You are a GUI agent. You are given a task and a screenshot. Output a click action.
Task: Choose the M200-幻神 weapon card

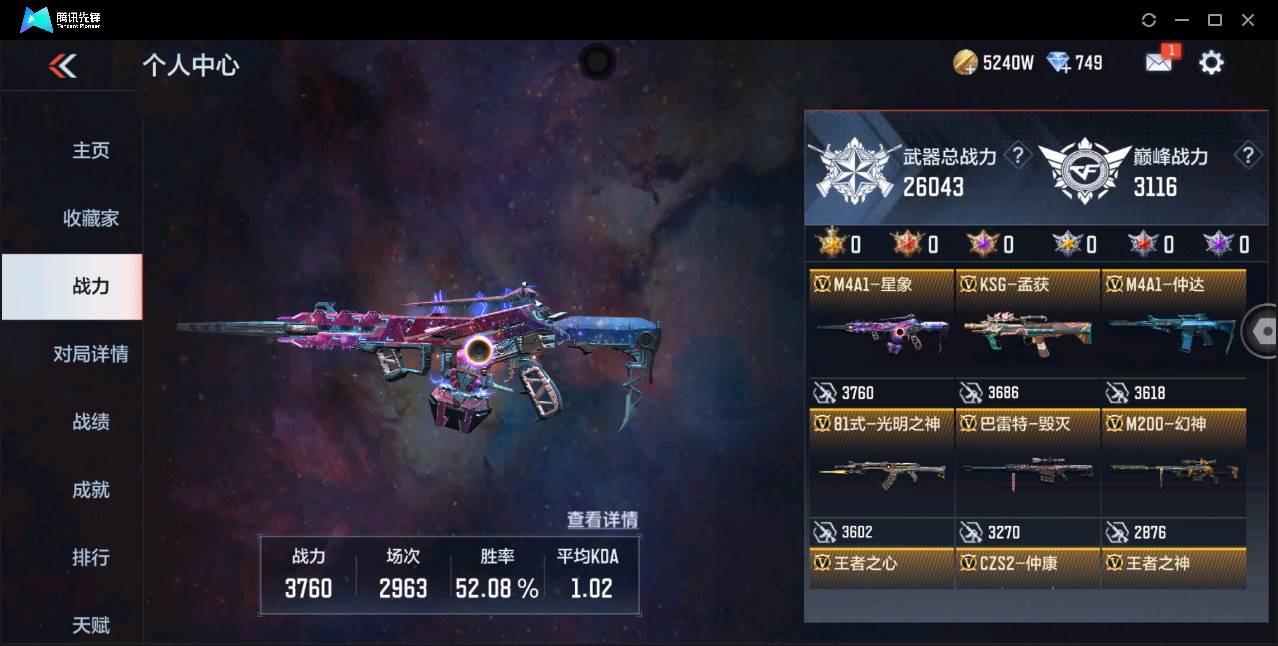pos(1174,470)
